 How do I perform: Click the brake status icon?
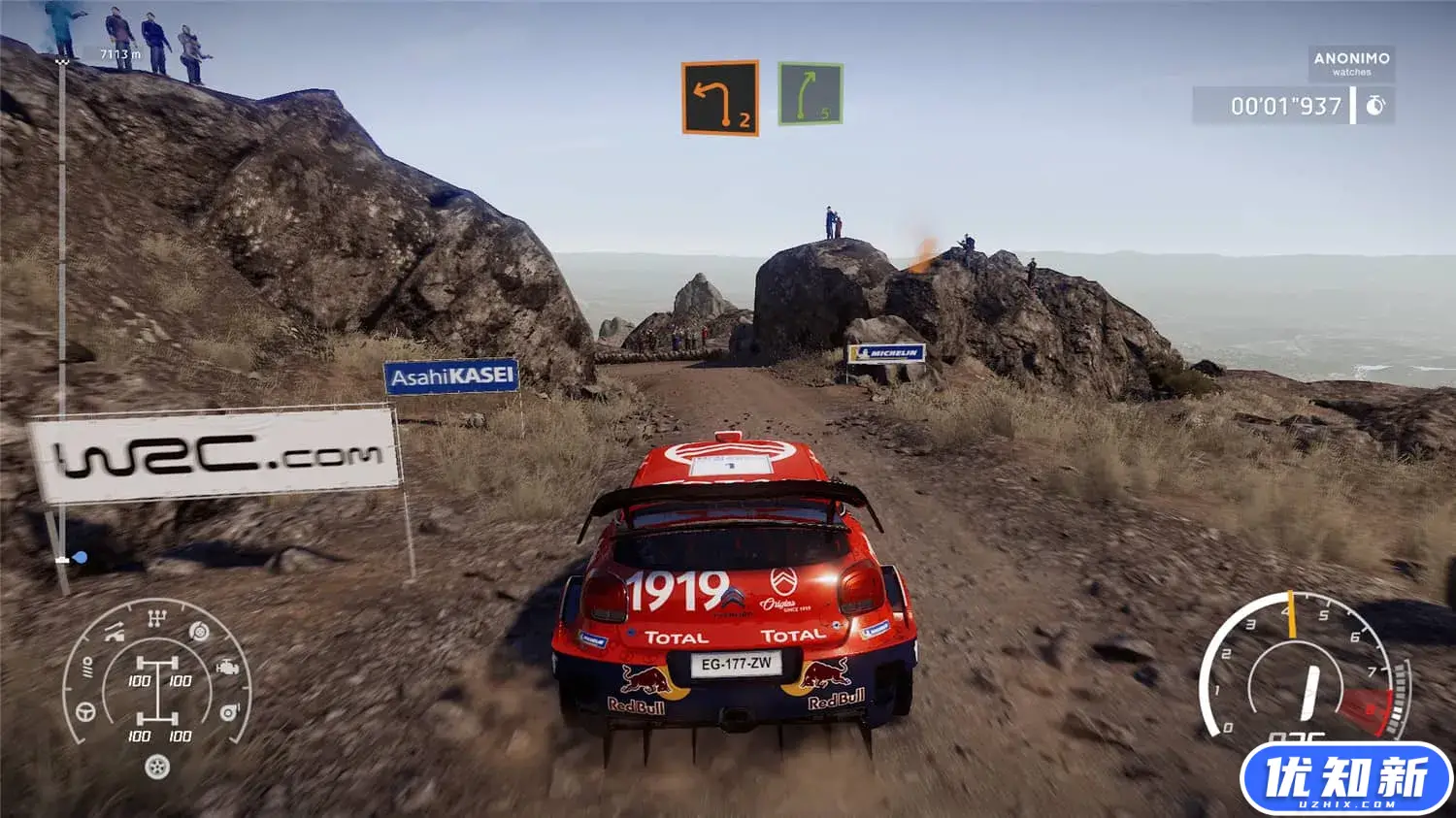[198, 632]
